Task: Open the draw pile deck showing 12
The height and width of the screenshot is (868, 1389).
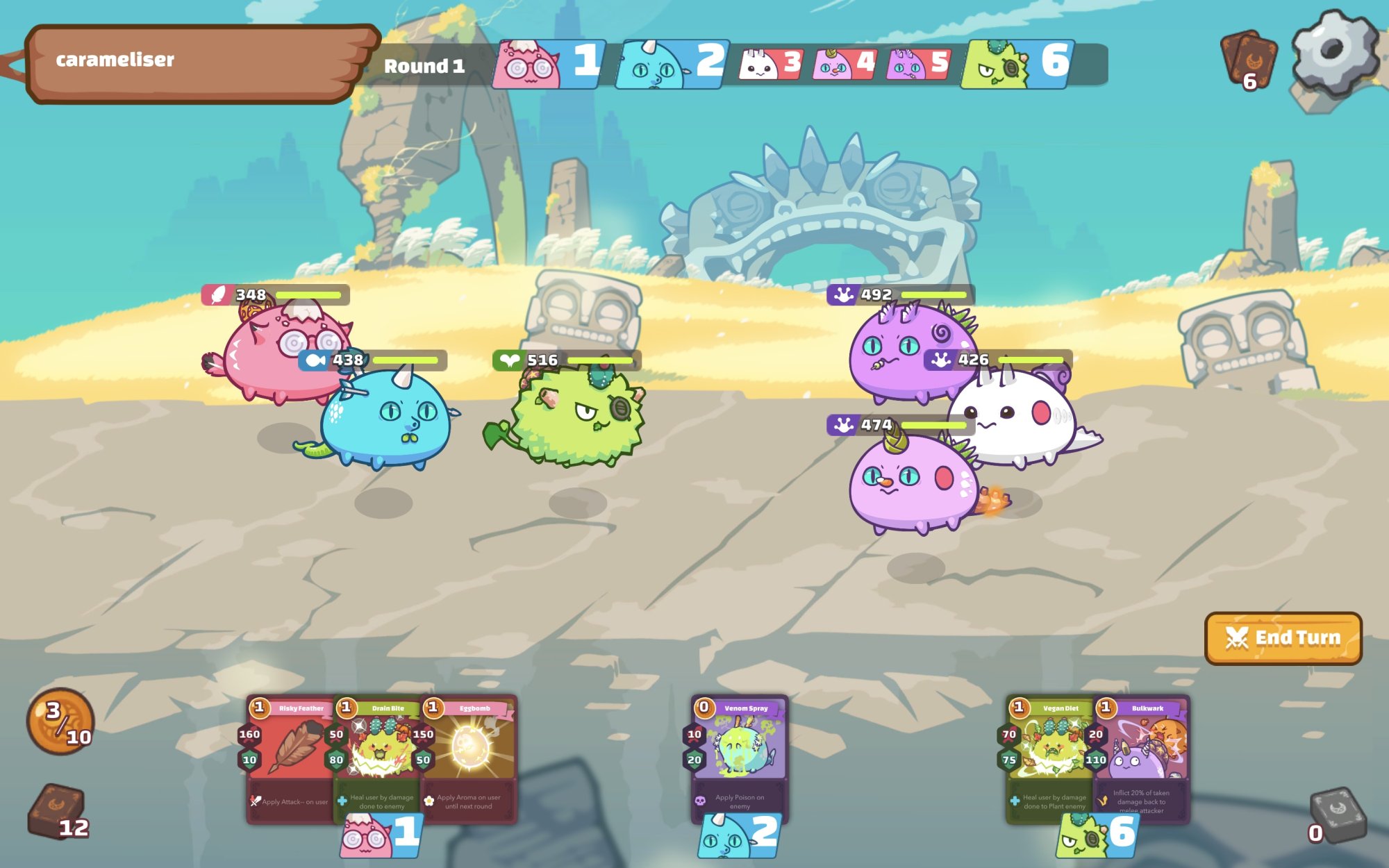Action: (x=58, y=812)
